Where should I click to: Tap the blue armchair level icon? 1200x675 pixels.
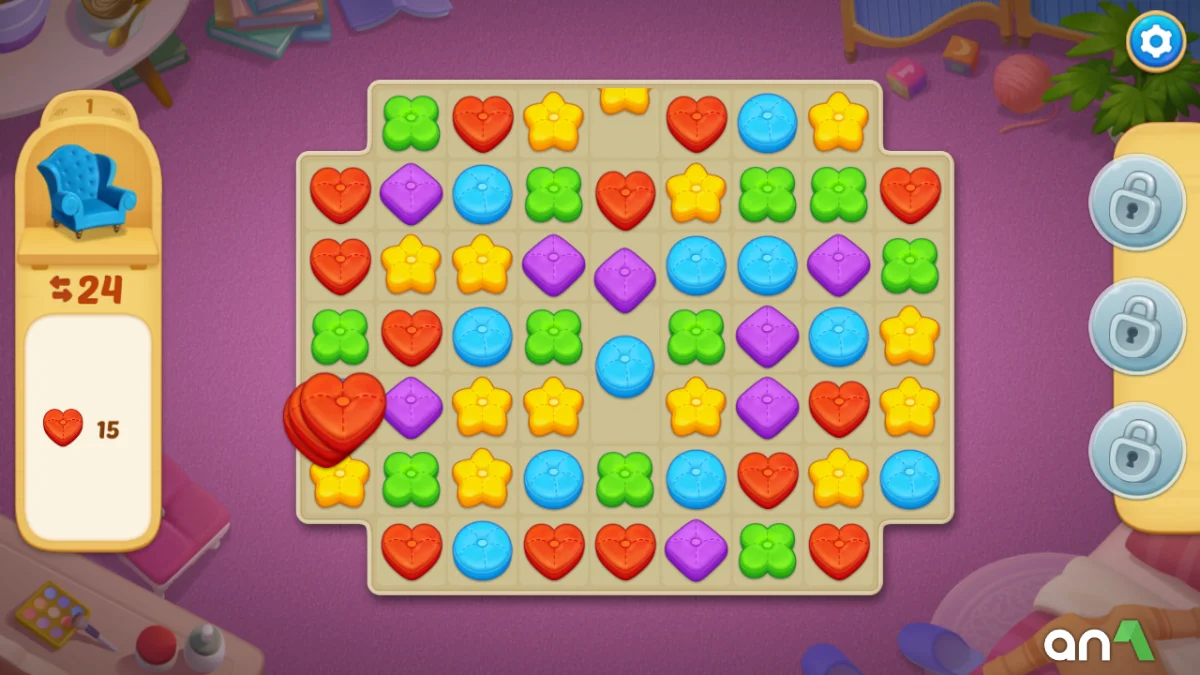(86, 190)
